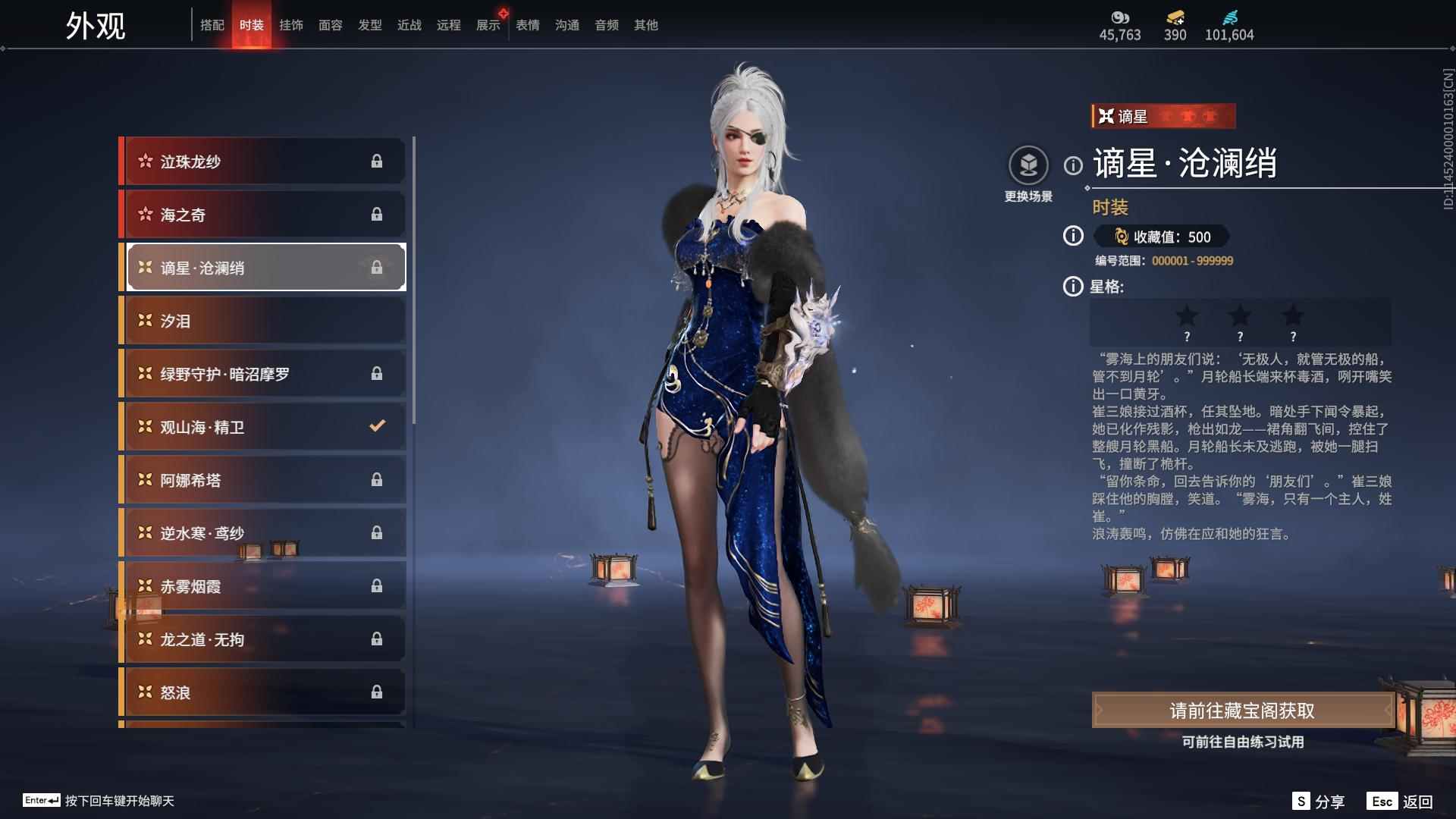
Task: Click the lock icon on 泣珠龙纱 entry
Action: (378, 161)
